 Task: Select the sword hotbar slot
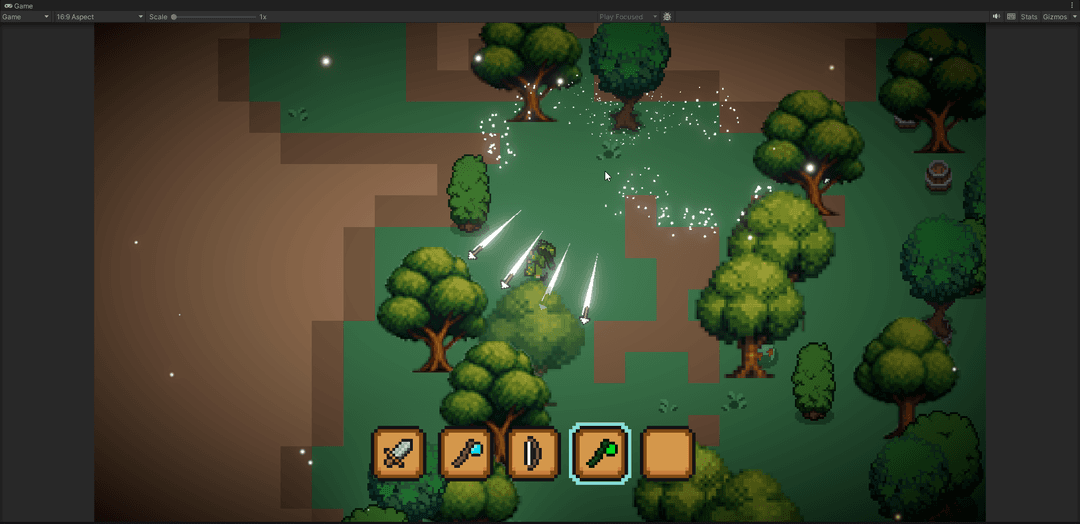pyautogui.click(x=398, y=454)
